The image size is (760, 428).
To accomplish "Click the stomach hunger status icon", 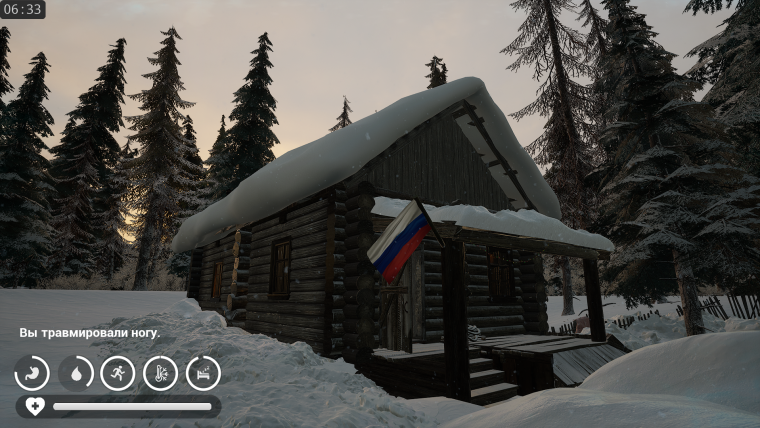I will coord(32,373).
